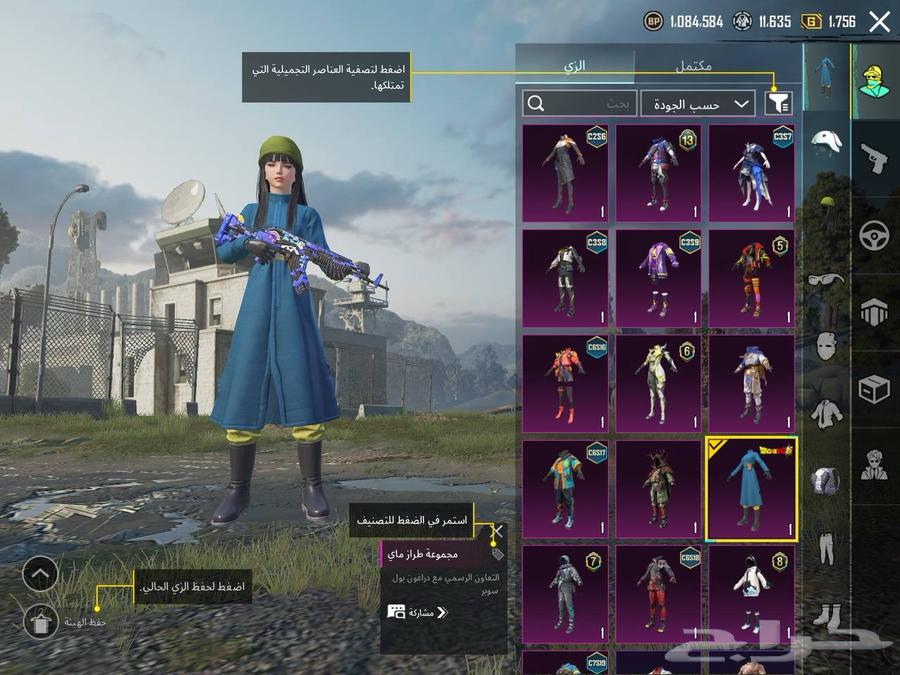
Task: Save current look with حفظ الهيئة
Action: click(40, 622)
